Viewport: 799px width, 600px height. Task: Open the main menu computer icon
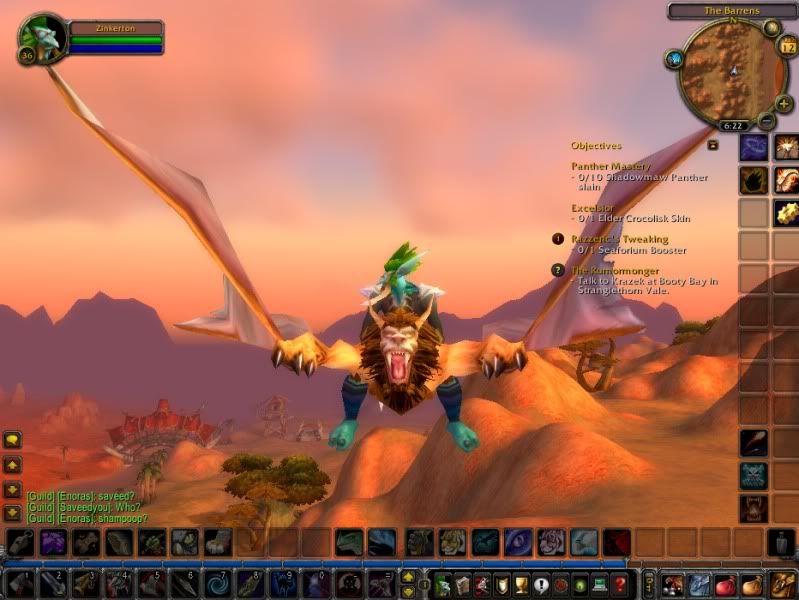click(x=601, y=584)
